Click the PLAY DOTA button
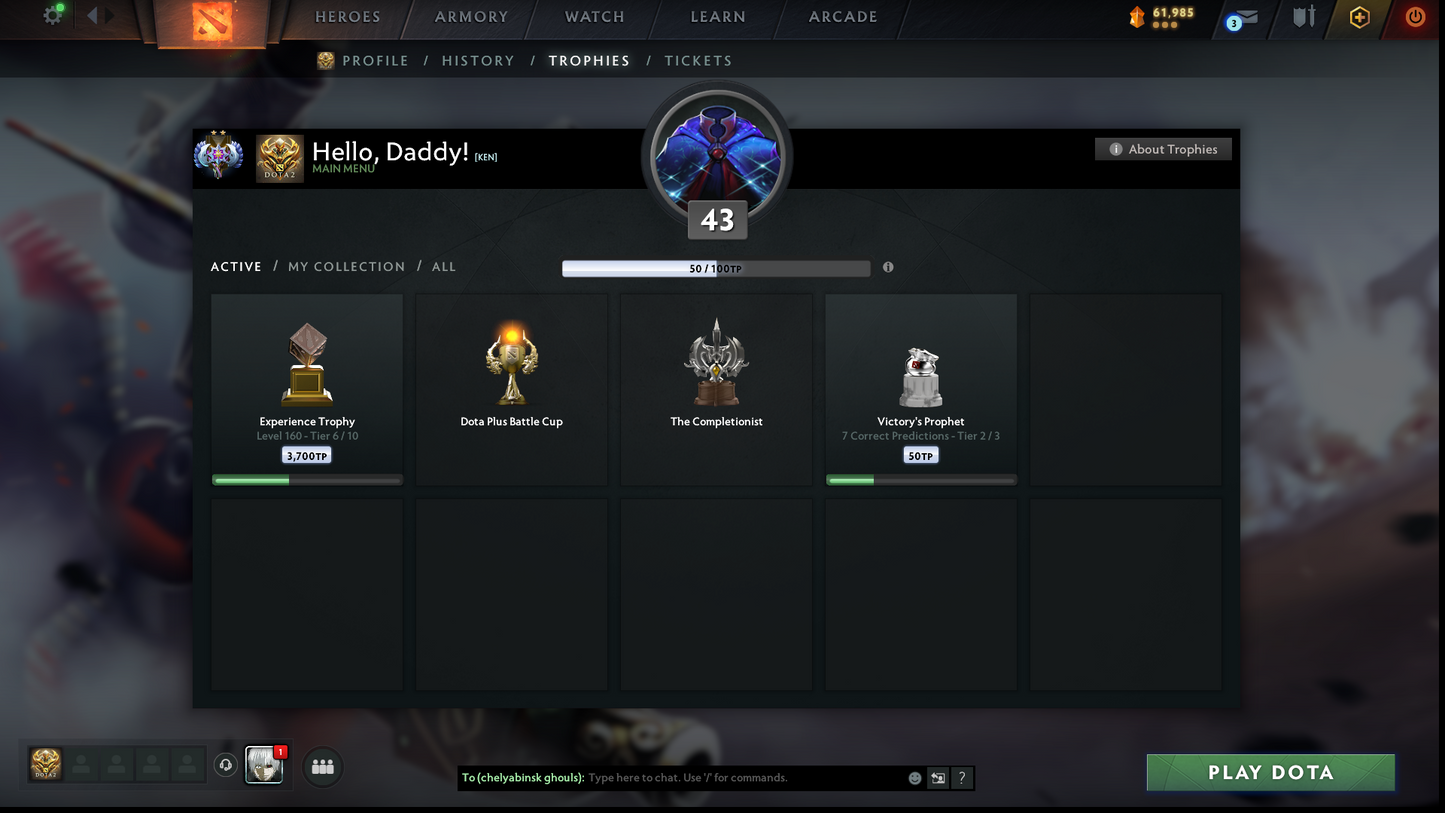 click(x=1269, y=772)
